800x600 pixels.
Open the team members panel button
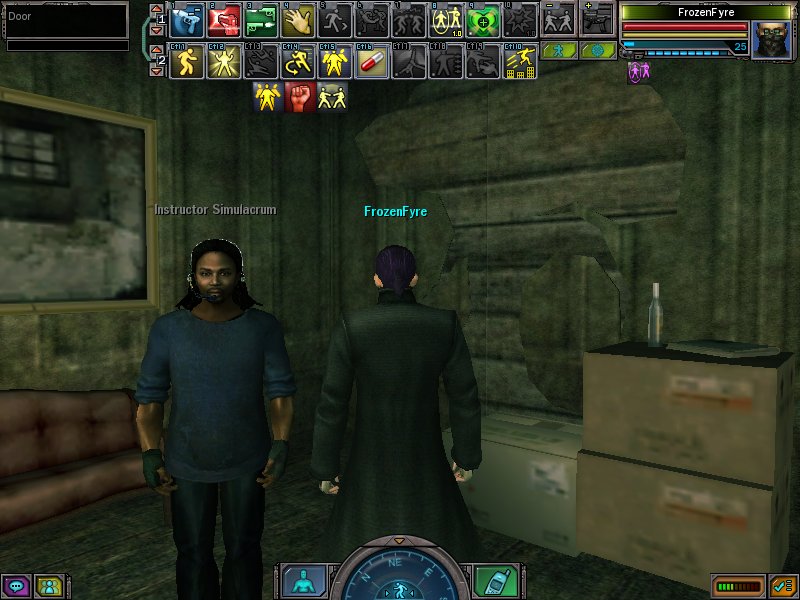[48, 586]
